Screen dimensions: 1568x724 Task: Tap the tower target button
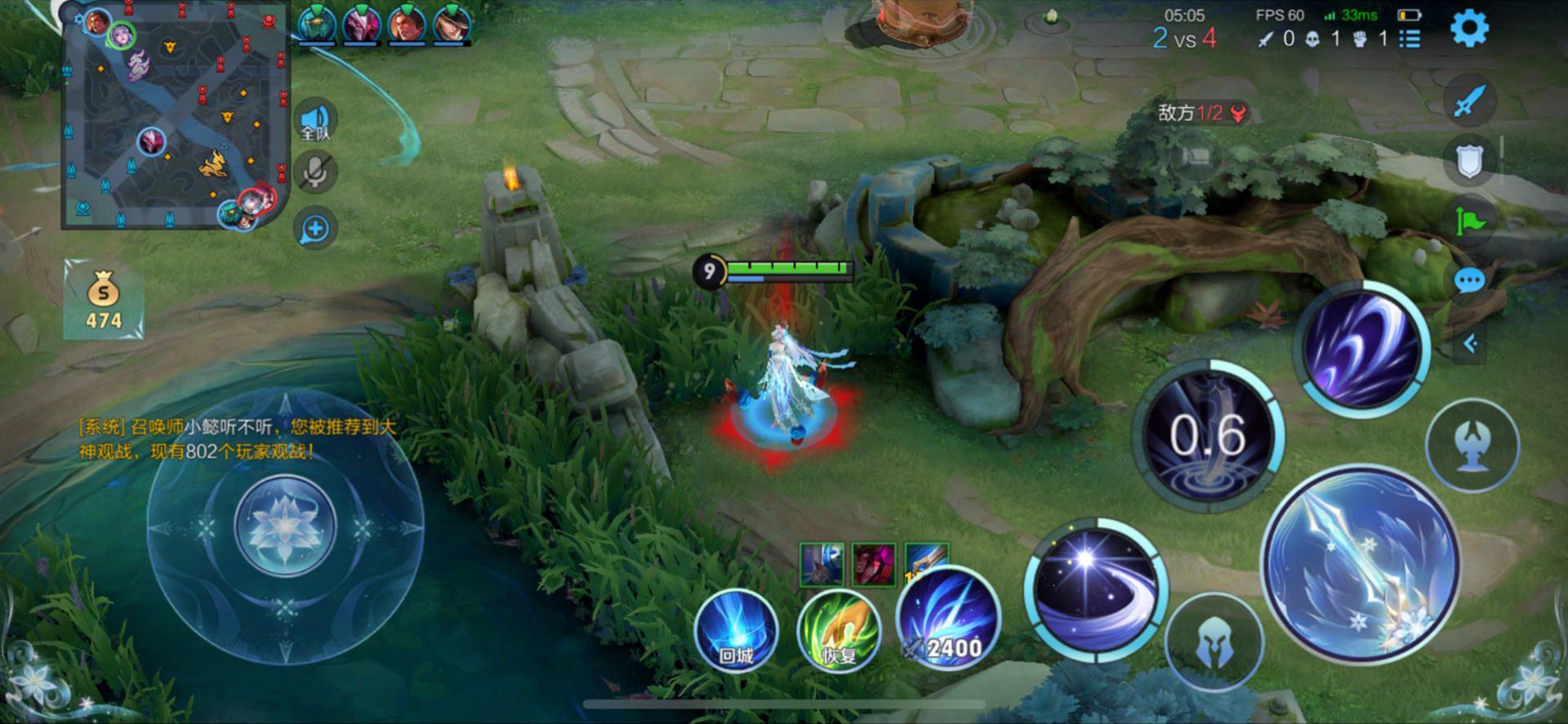pyautogui.click(x=1472, y=445)
